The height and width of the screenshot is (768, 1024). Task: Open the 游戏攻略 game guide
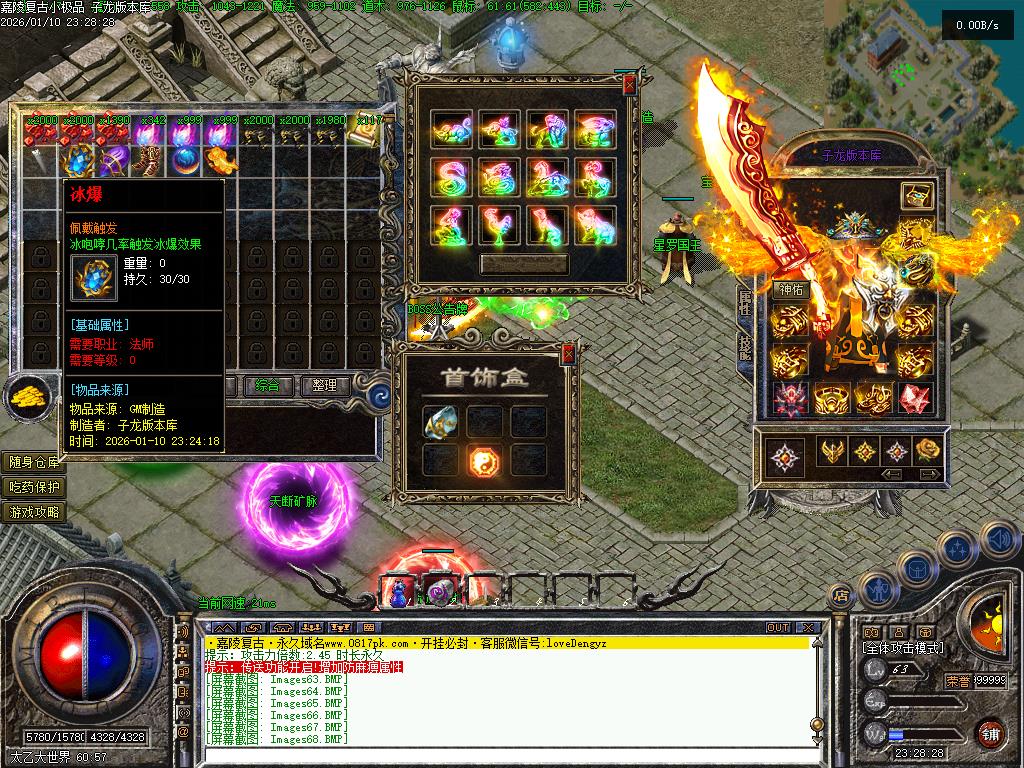(34, 512)
